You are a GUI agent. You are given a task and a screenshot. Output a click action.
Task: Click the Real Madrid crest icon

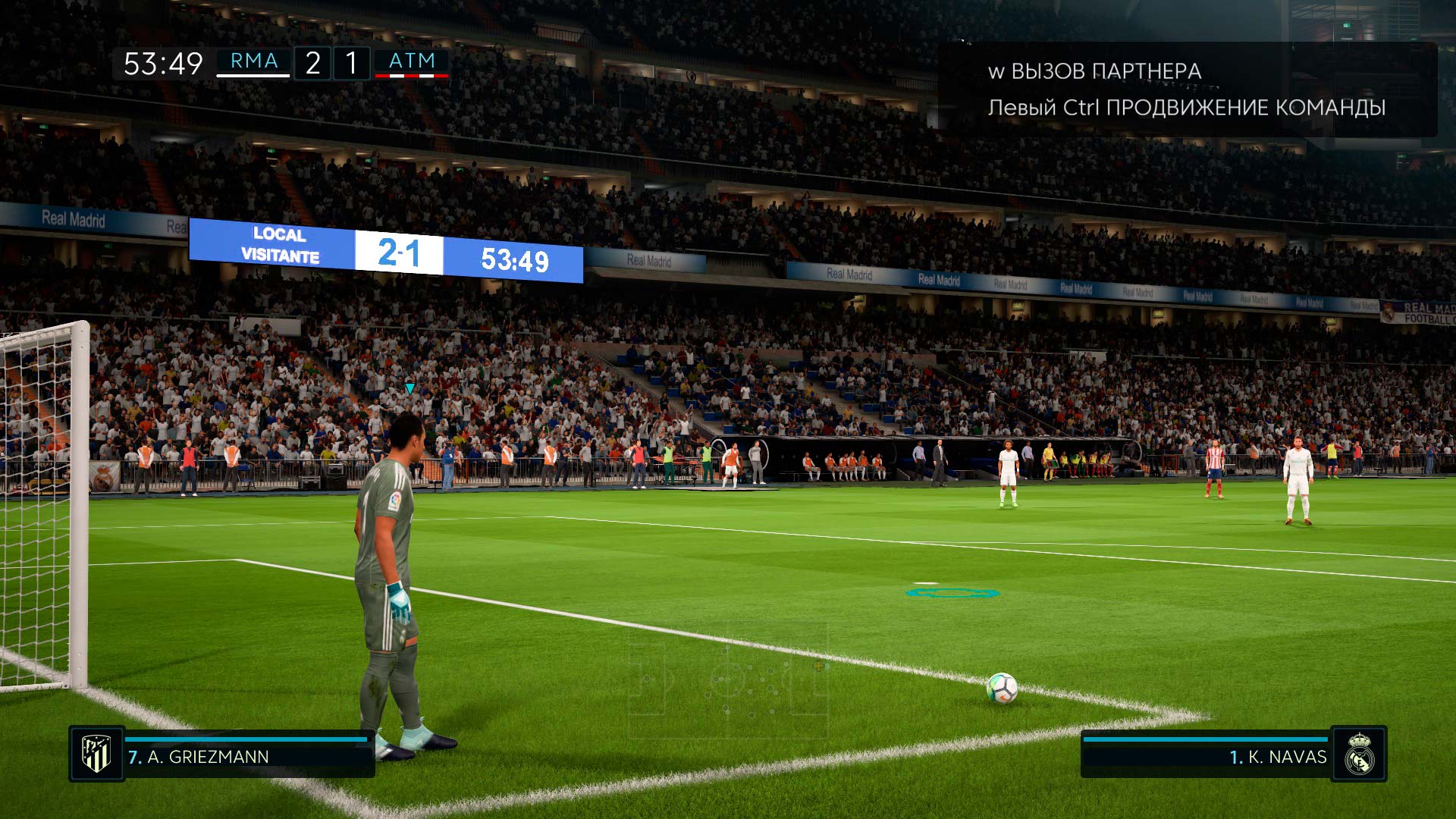click(x=1359, y=754)
